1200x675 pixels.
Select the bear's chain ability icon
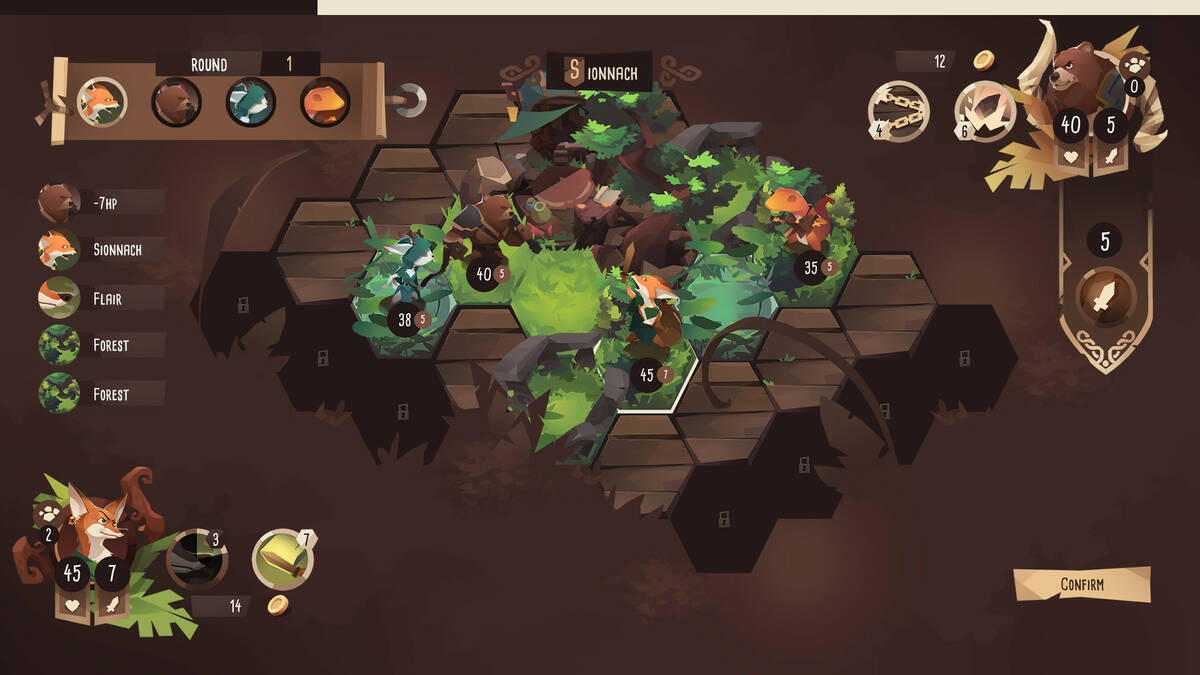click(x=898, y=110)
